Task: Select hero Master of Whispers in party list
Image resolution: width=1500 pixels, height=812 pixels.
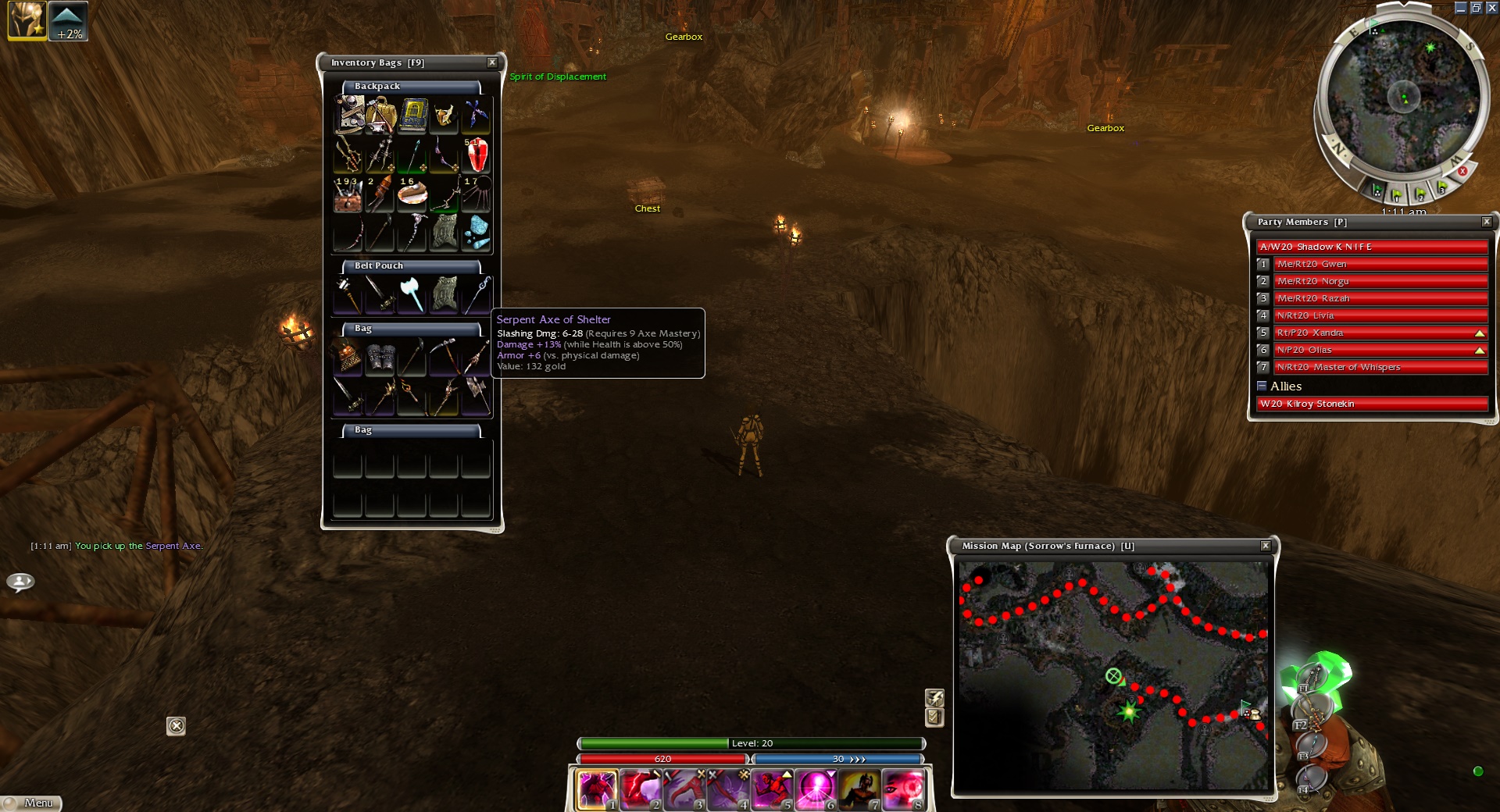Action: [1380, 367]
